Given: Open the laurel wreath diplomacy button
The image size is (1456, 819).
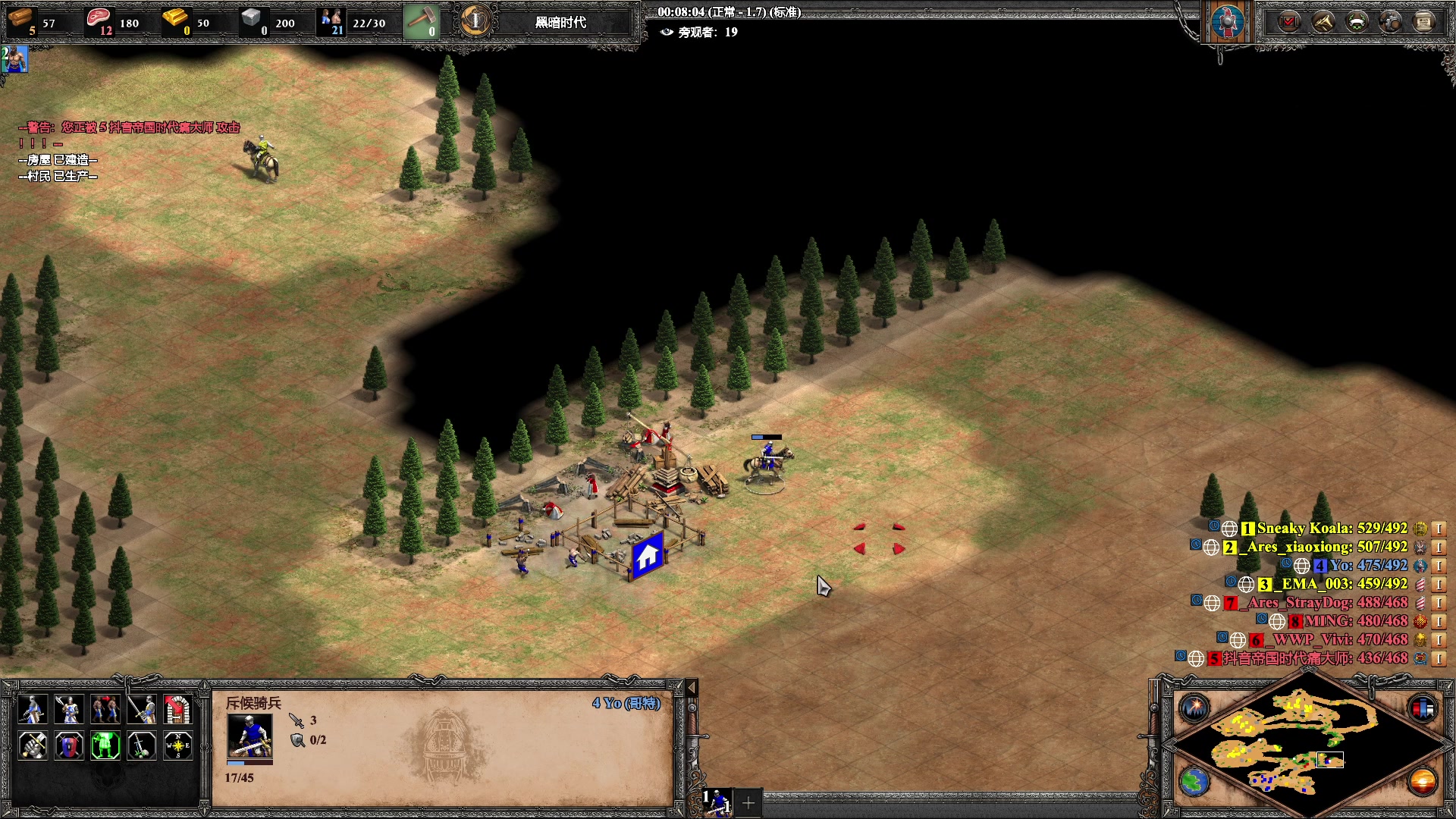Looking at the screenshot, I should [x=1357, y=22].
